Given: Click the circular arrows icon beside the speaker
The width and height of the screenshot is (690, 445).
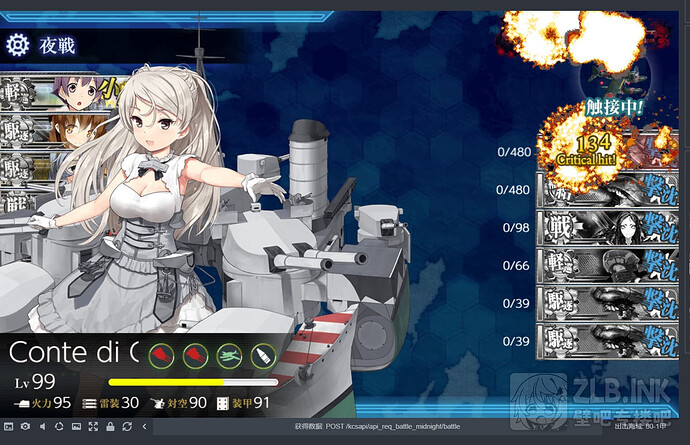Looking at the screenshot, I should tap(59, 426).
